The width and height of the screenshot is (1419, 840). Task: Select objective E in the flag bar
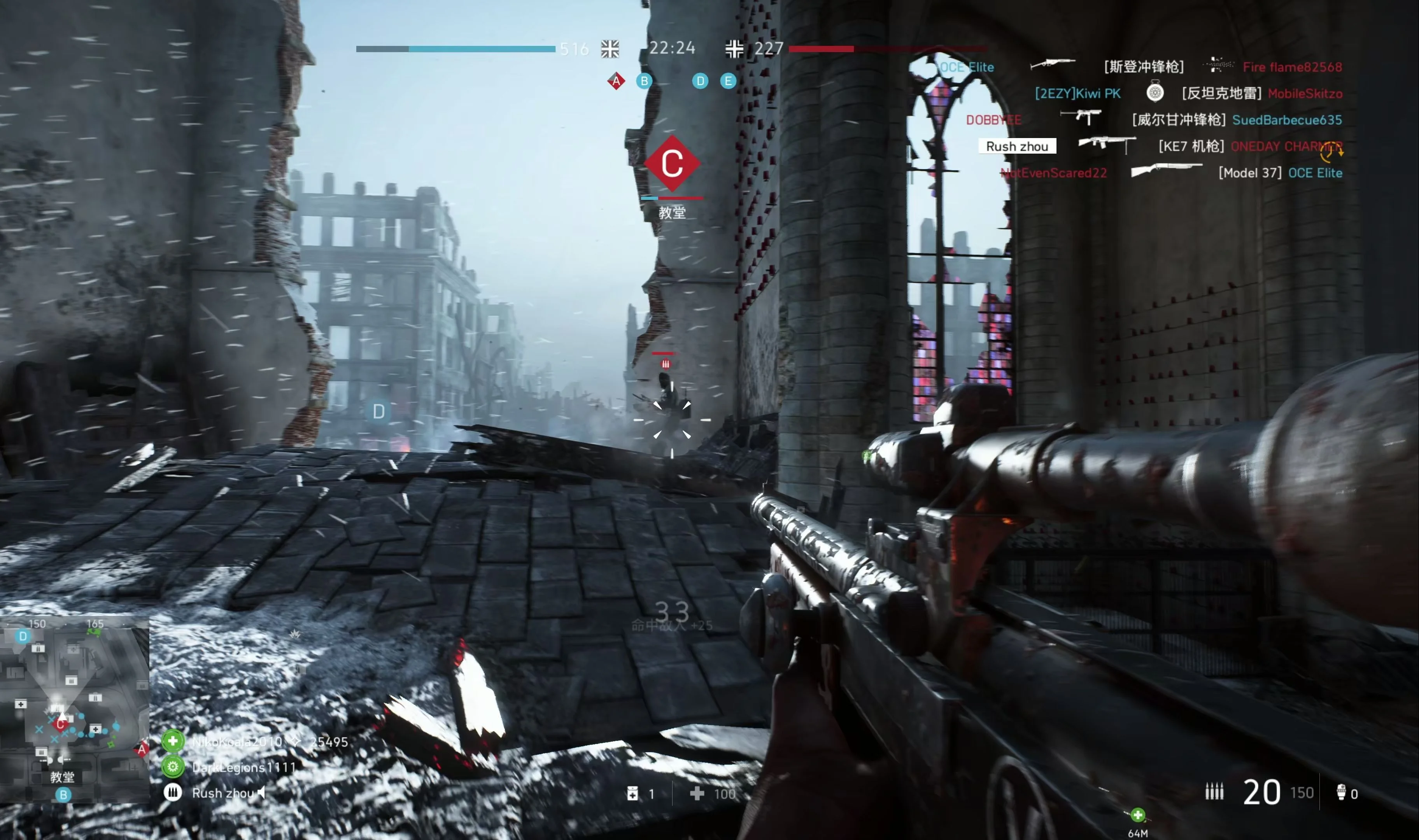point(728,81)
